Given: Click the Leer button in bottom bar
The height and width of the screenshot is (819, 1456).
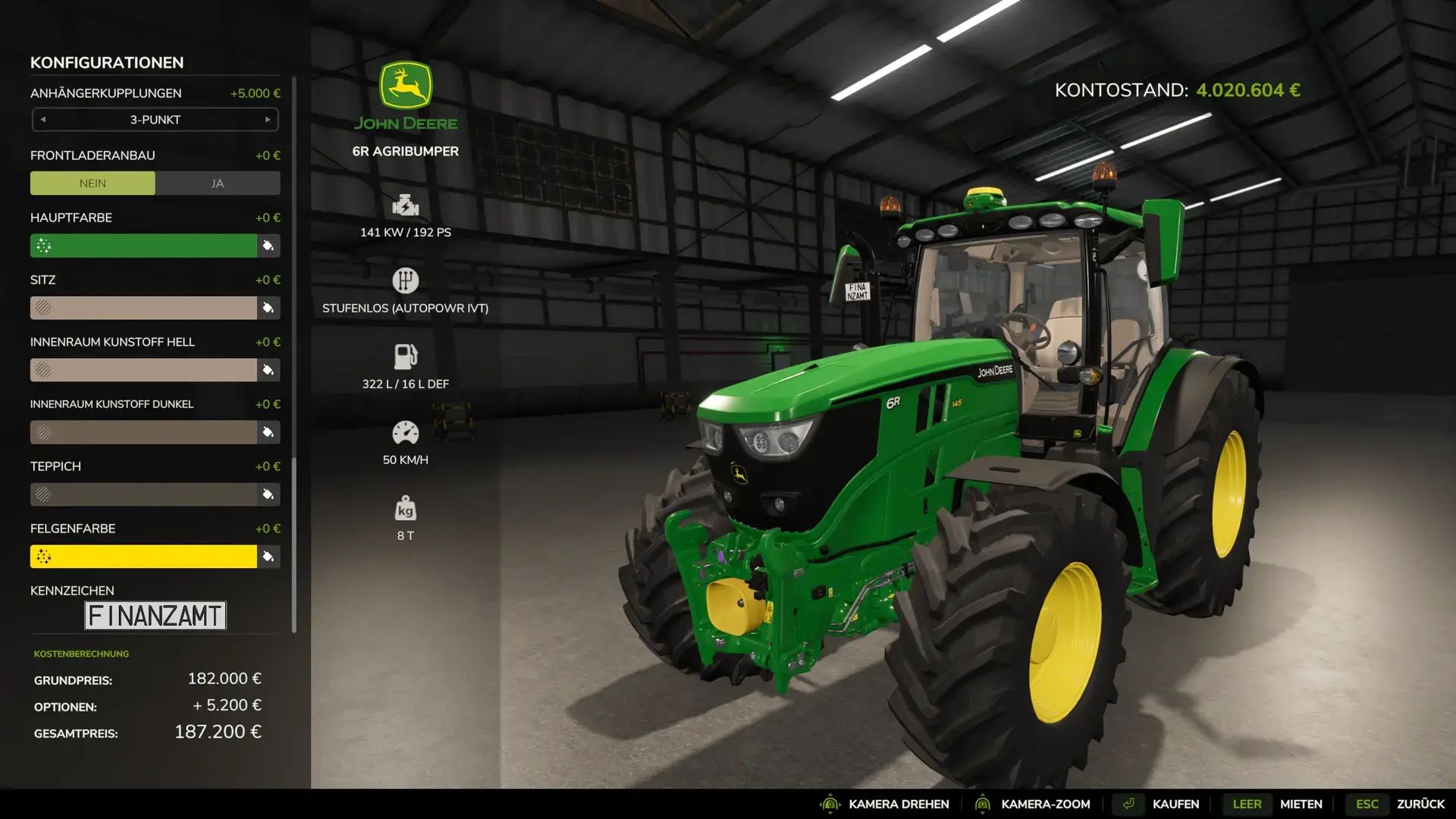Looking at the screenshot, I should [1247, 803].
